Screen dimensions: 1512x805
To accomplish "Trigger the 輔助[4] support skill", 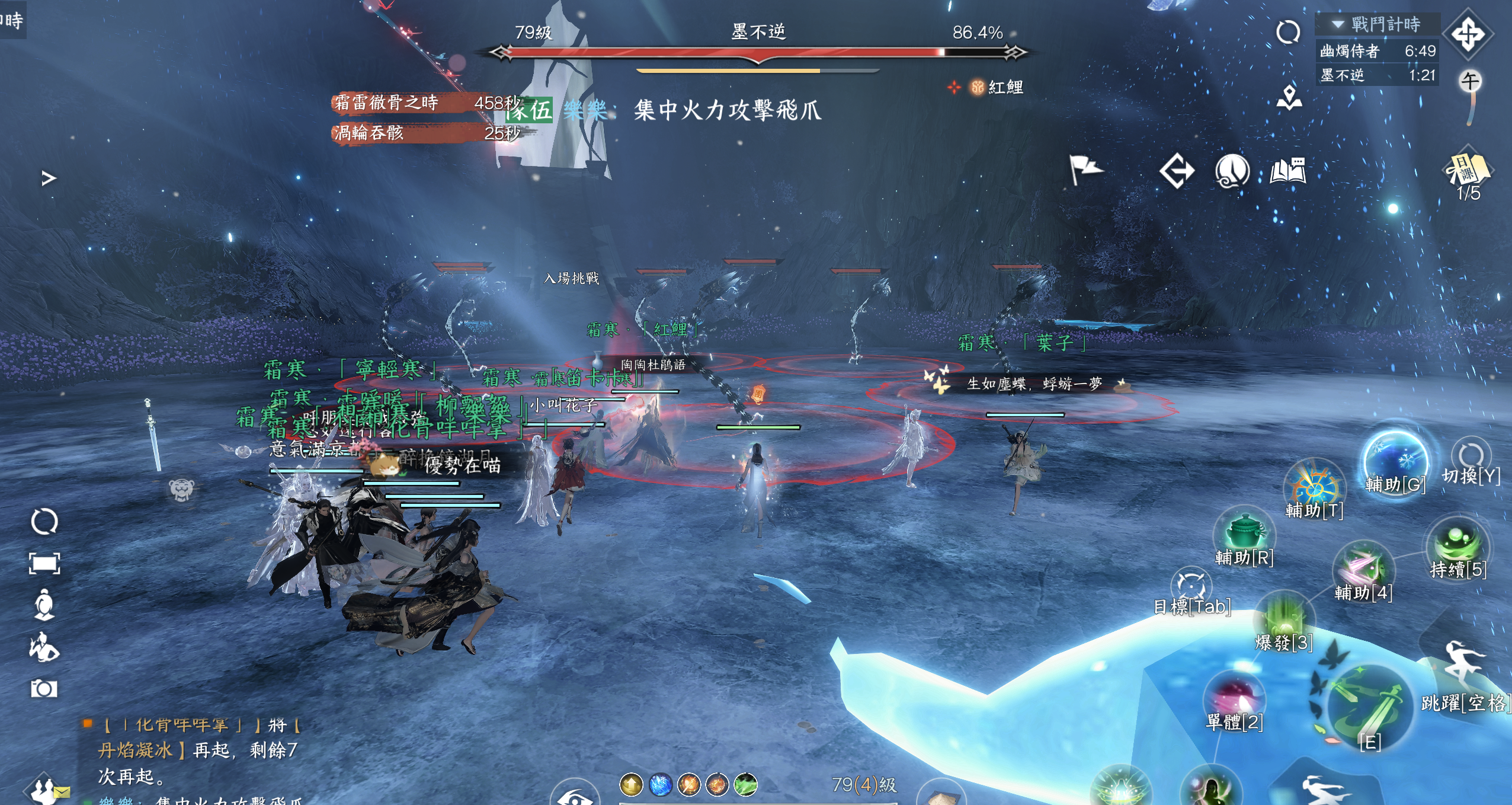I will 1363,569.
